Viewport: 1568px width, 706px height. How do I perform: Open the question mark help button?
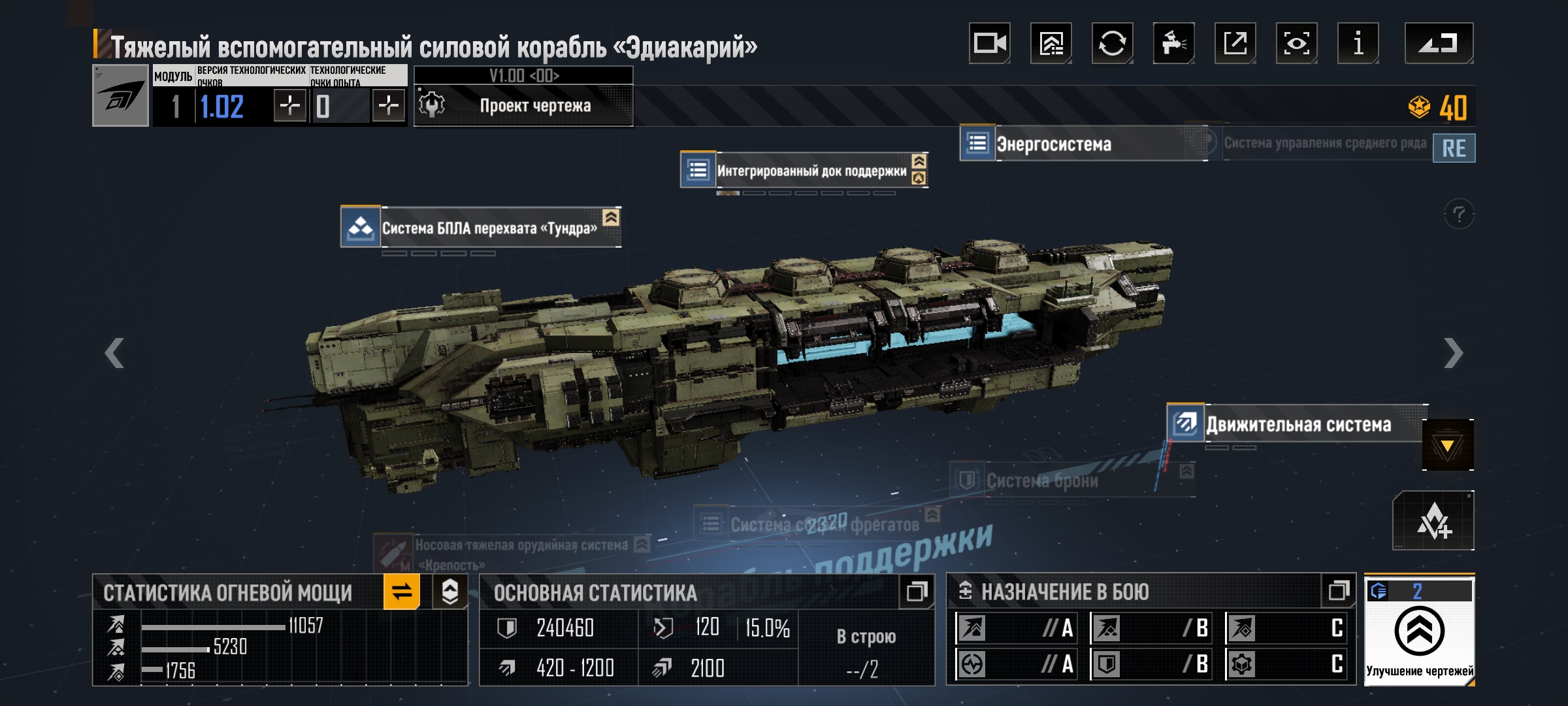click(x=1459, y=214)
